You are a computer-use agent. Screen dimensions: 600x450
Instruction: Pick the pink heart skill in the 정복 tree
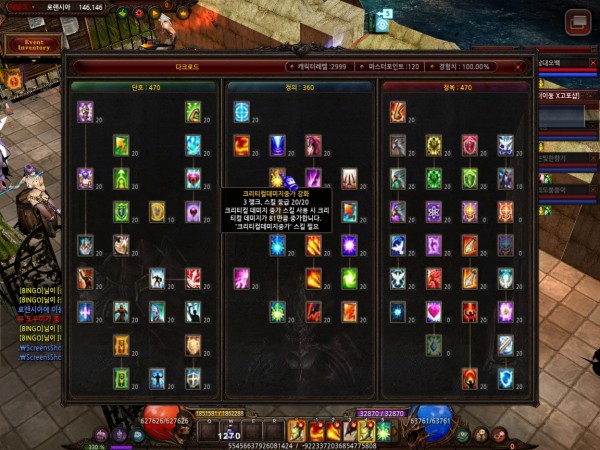point(433,312)
